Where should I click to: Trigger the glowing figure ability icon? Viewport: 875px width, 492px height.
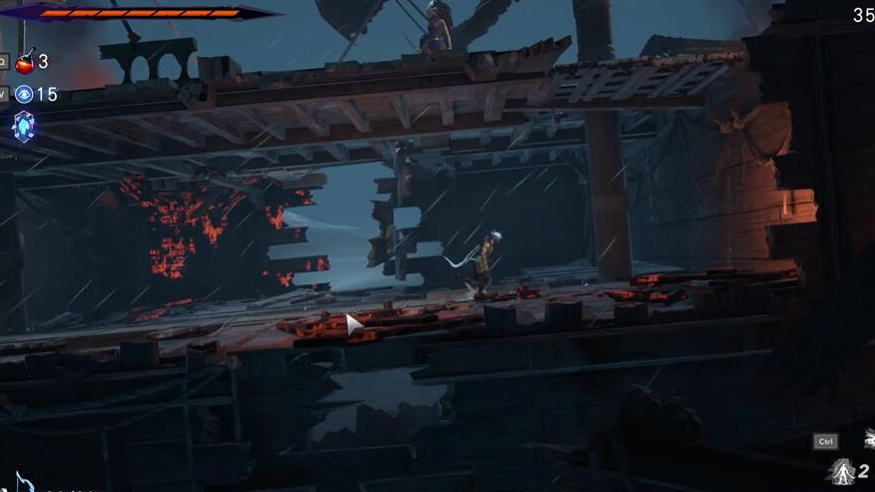841,471
